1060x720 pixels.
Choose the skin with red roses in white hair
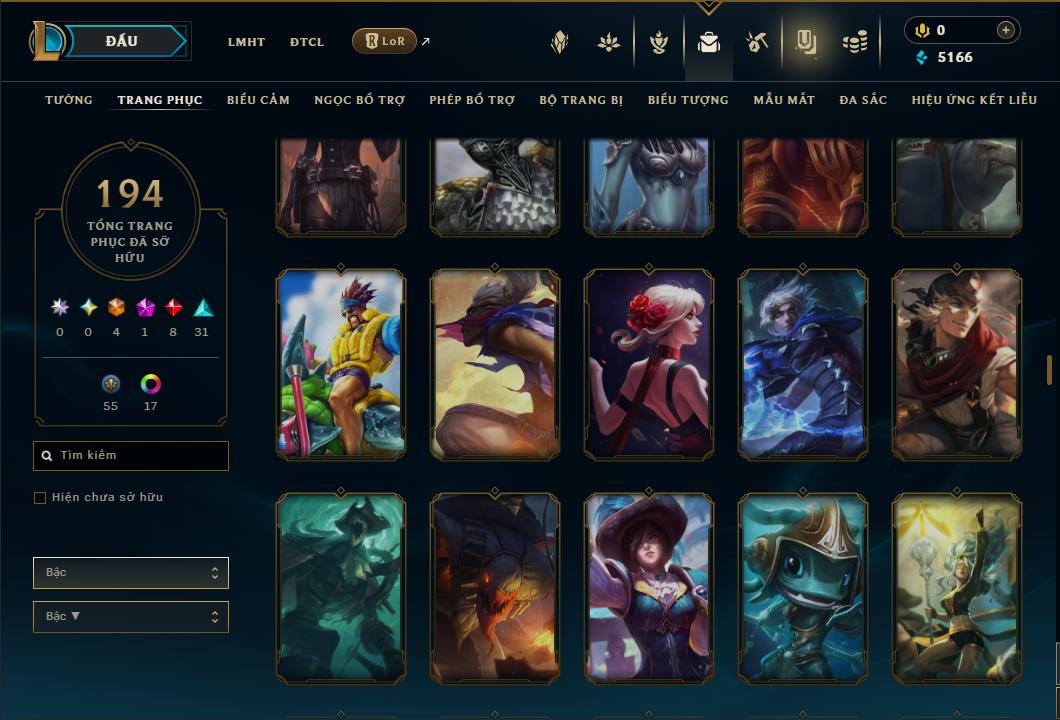(x=649, y=364)
